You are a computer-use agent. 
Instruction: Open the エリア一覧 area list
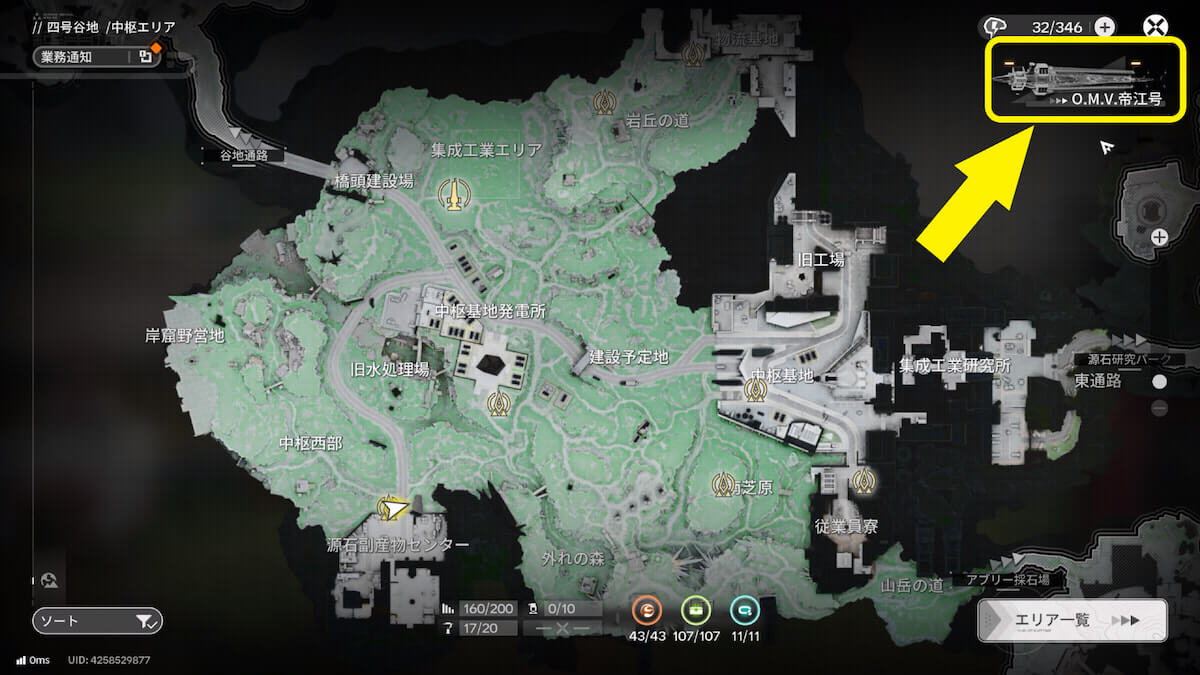(1072, 620)
